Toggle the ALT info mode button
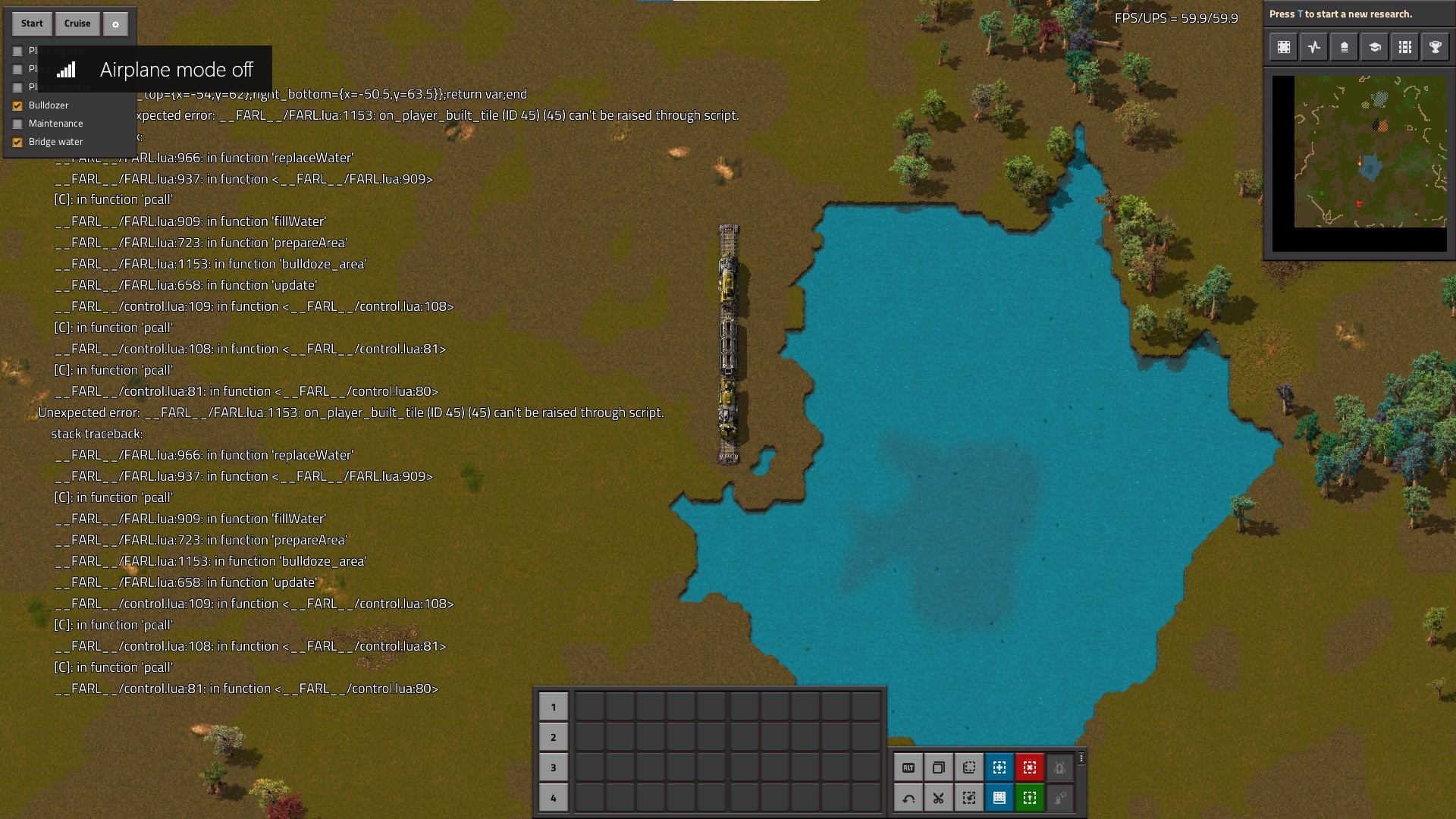This screenshot has width=1456, height=819. tap(908, 767)
